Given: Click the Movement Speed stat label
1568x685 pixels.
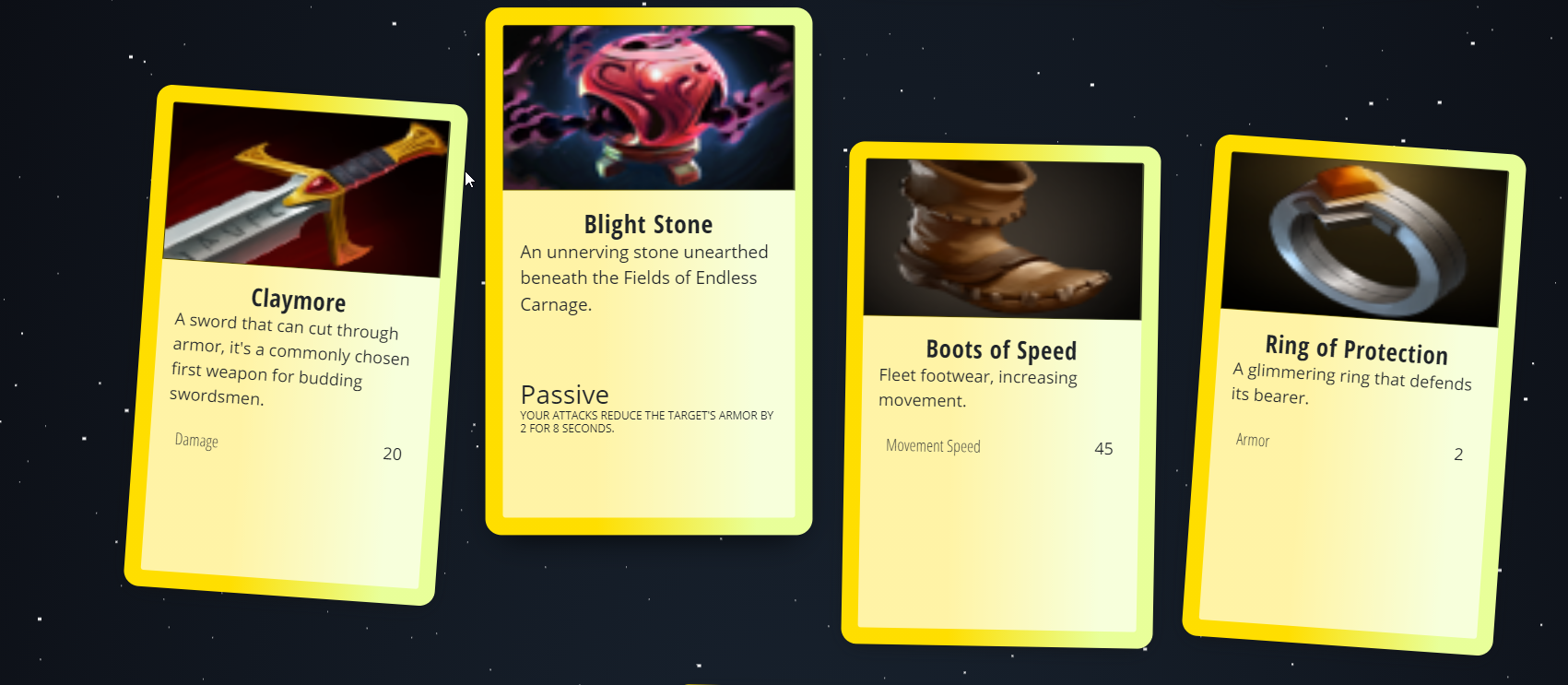Looking at the screenshot, I should [x=932, y=446].
